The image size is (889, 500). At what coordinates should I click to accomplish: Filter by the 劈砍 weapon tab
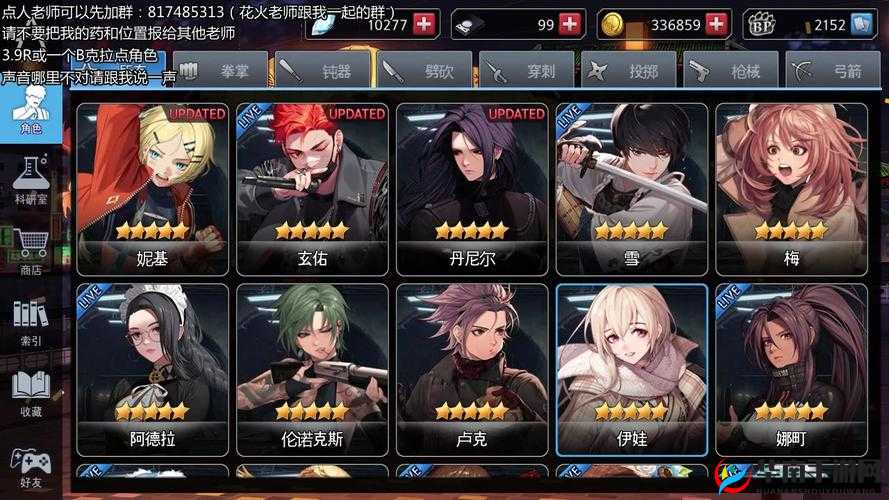tap(425, 71)
